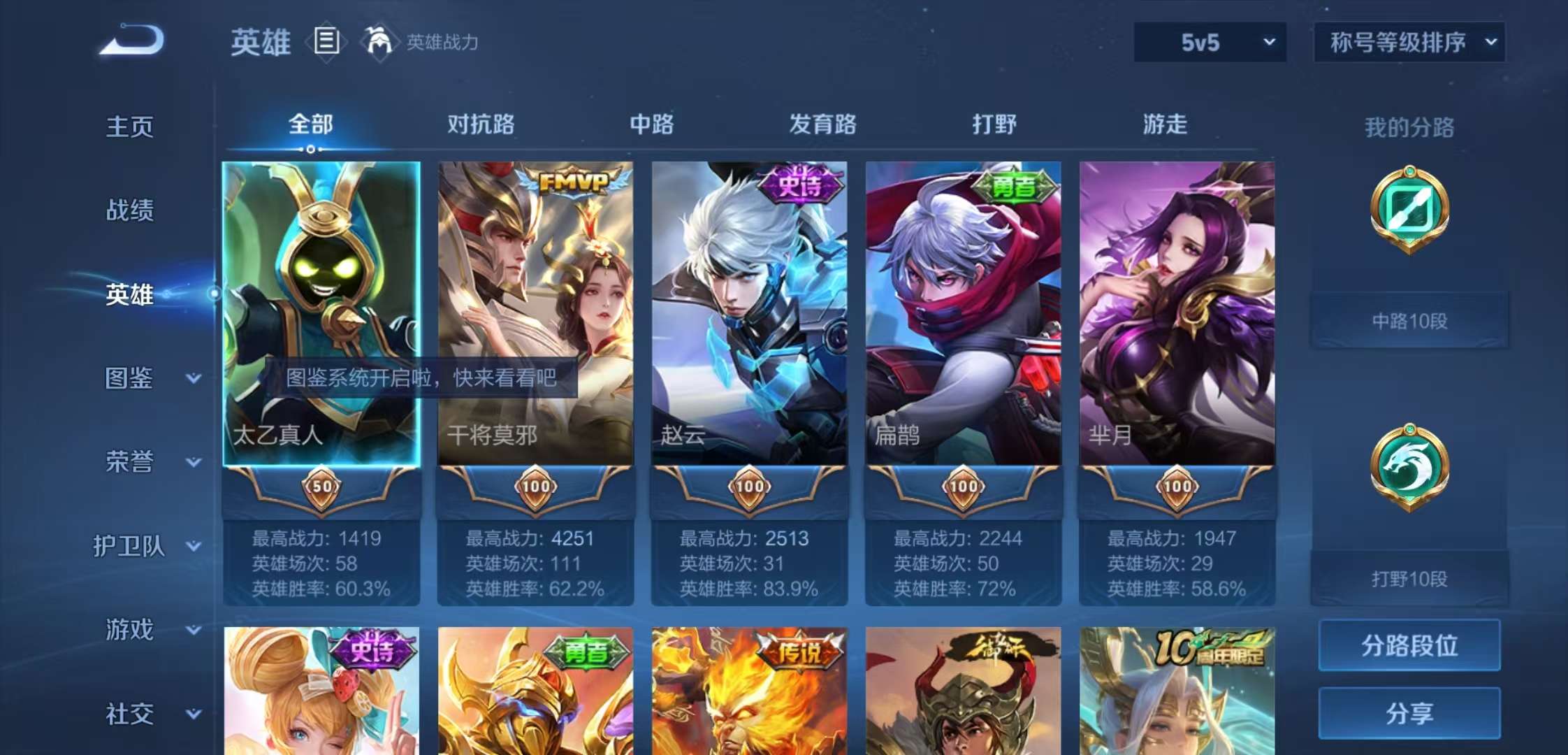Open the 称号等级排序 sorting dropdown
1568x755 pixels.
pyautogui.click(x=1407, y=42)
